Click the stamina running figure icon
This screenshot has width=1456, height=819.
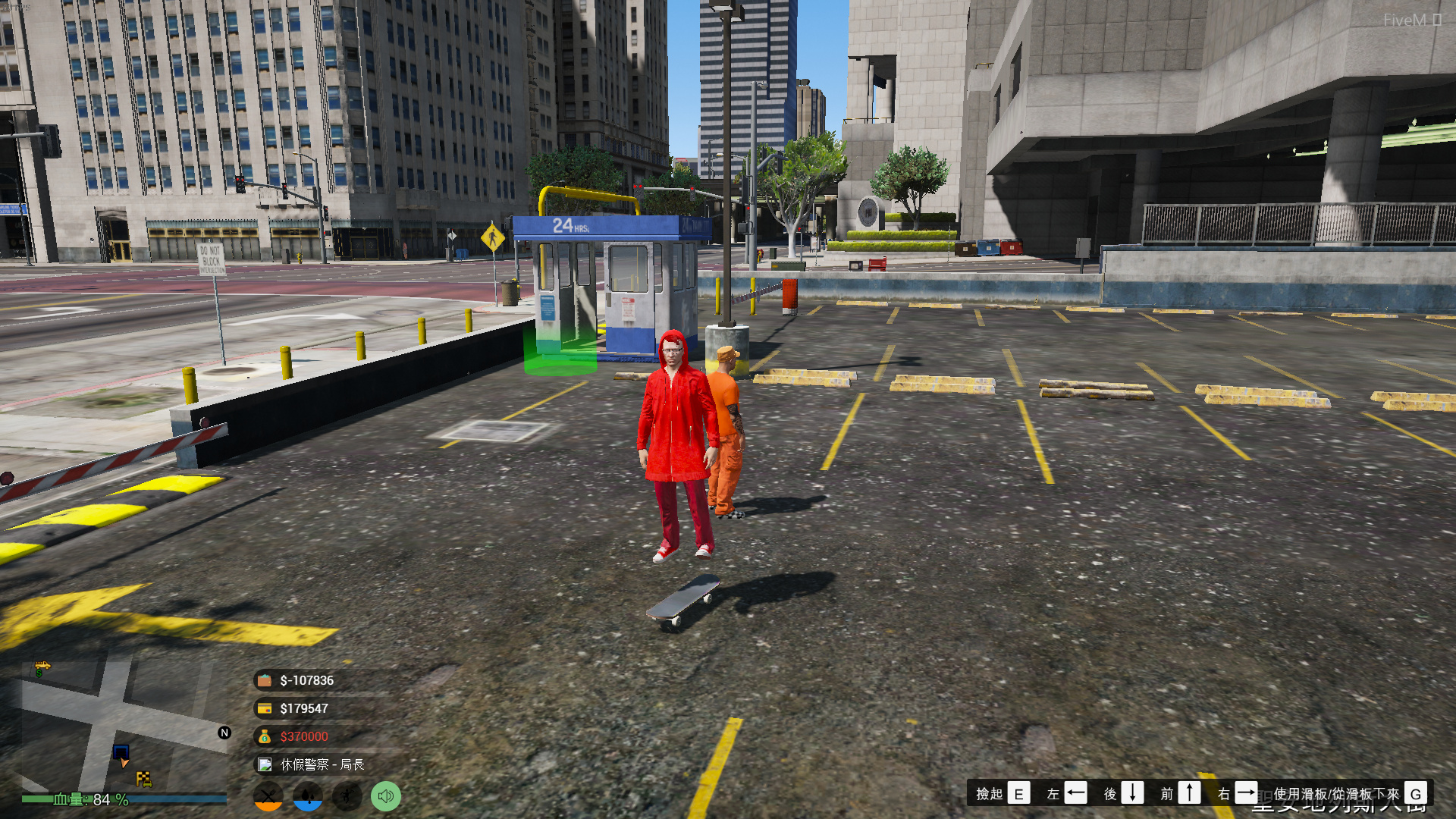(347, 796)
